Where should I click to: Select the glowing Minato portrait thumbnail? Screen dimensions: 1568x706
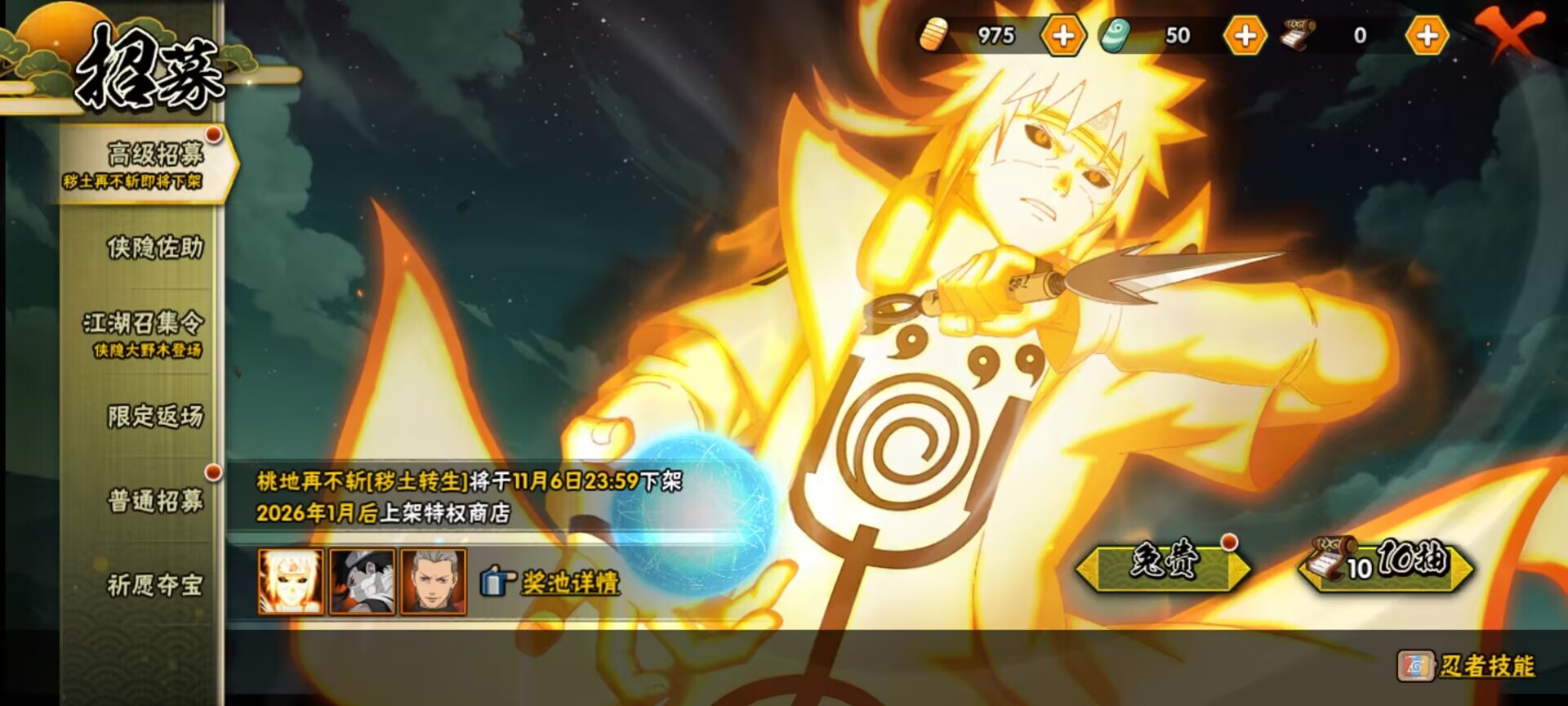[x=291, y=581]
